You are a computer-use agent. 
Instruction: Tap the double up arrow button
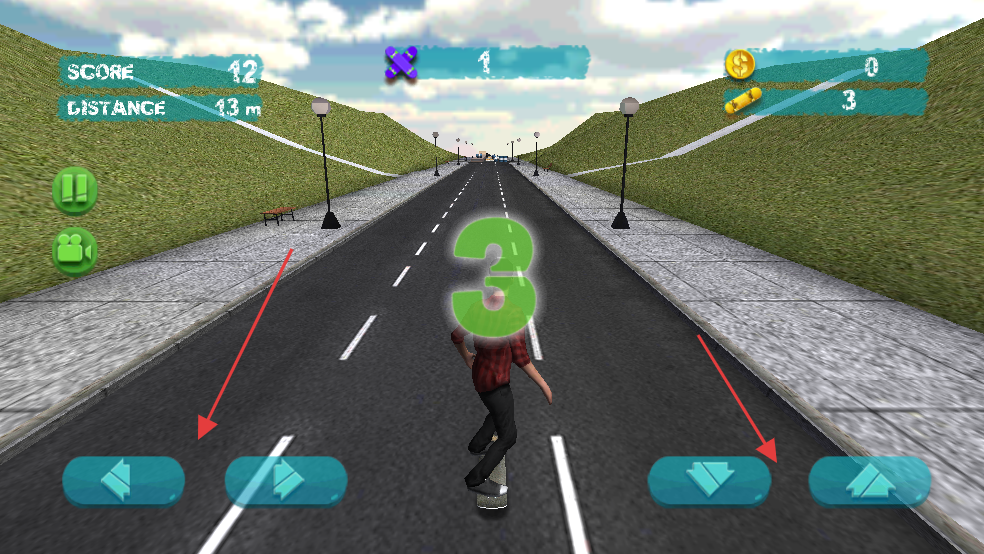pos(869,481)
